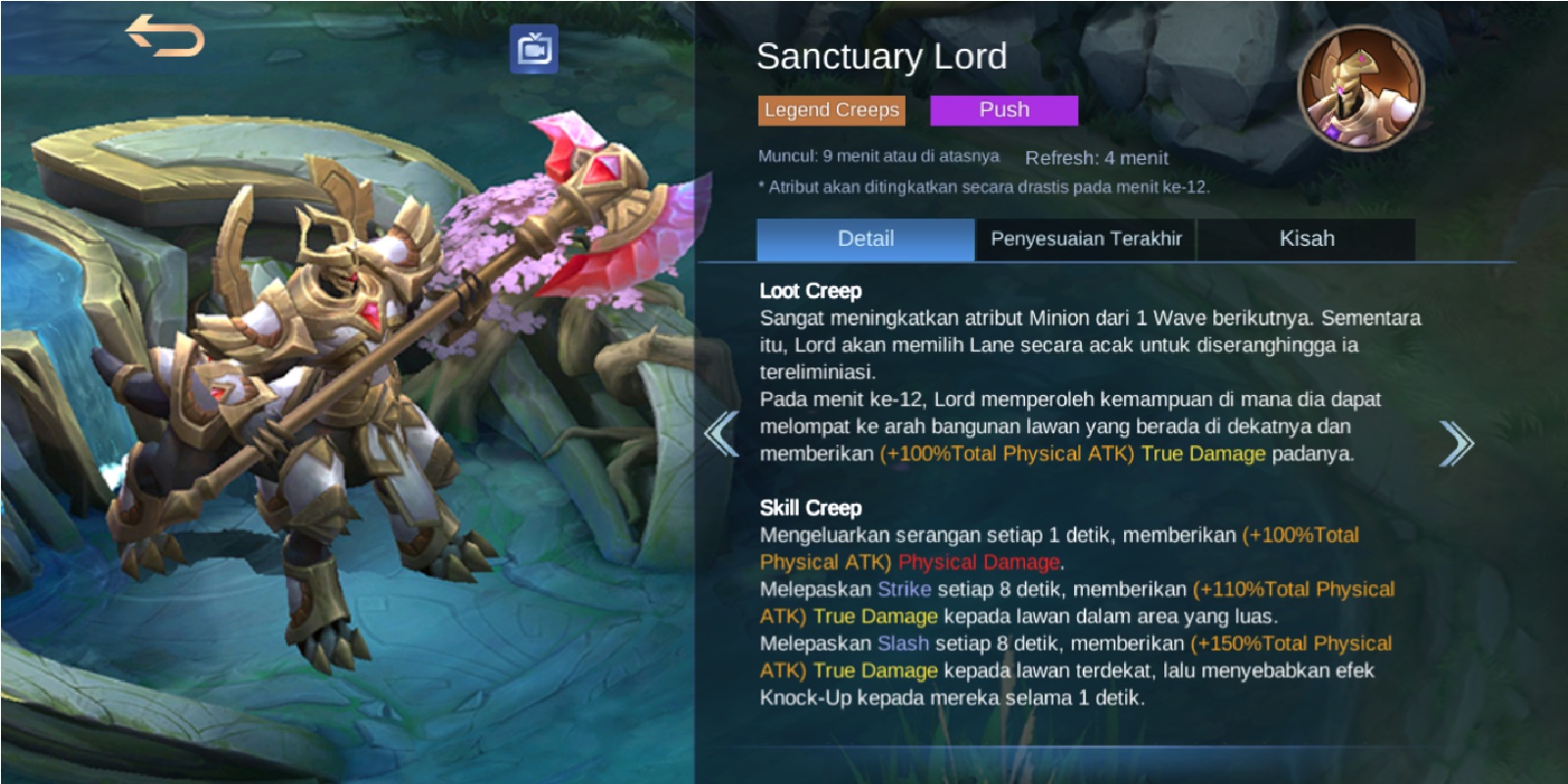Viewport: 1568px width, 784px height.
Task: Click the True Damage colored text
Action: click(1202, 454)
